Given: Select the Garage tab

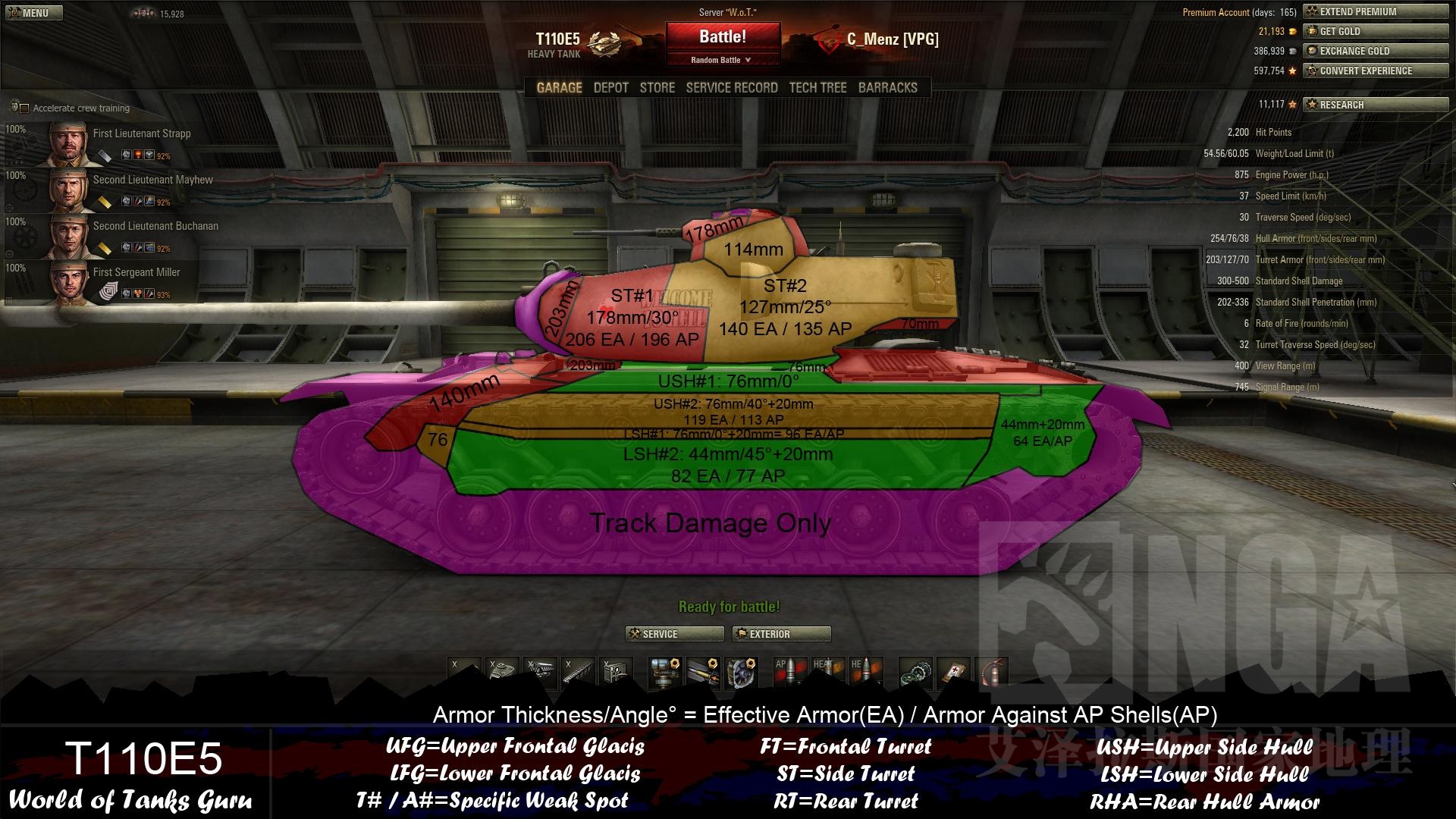Looking at the screenshot, I should click(559, 88).
